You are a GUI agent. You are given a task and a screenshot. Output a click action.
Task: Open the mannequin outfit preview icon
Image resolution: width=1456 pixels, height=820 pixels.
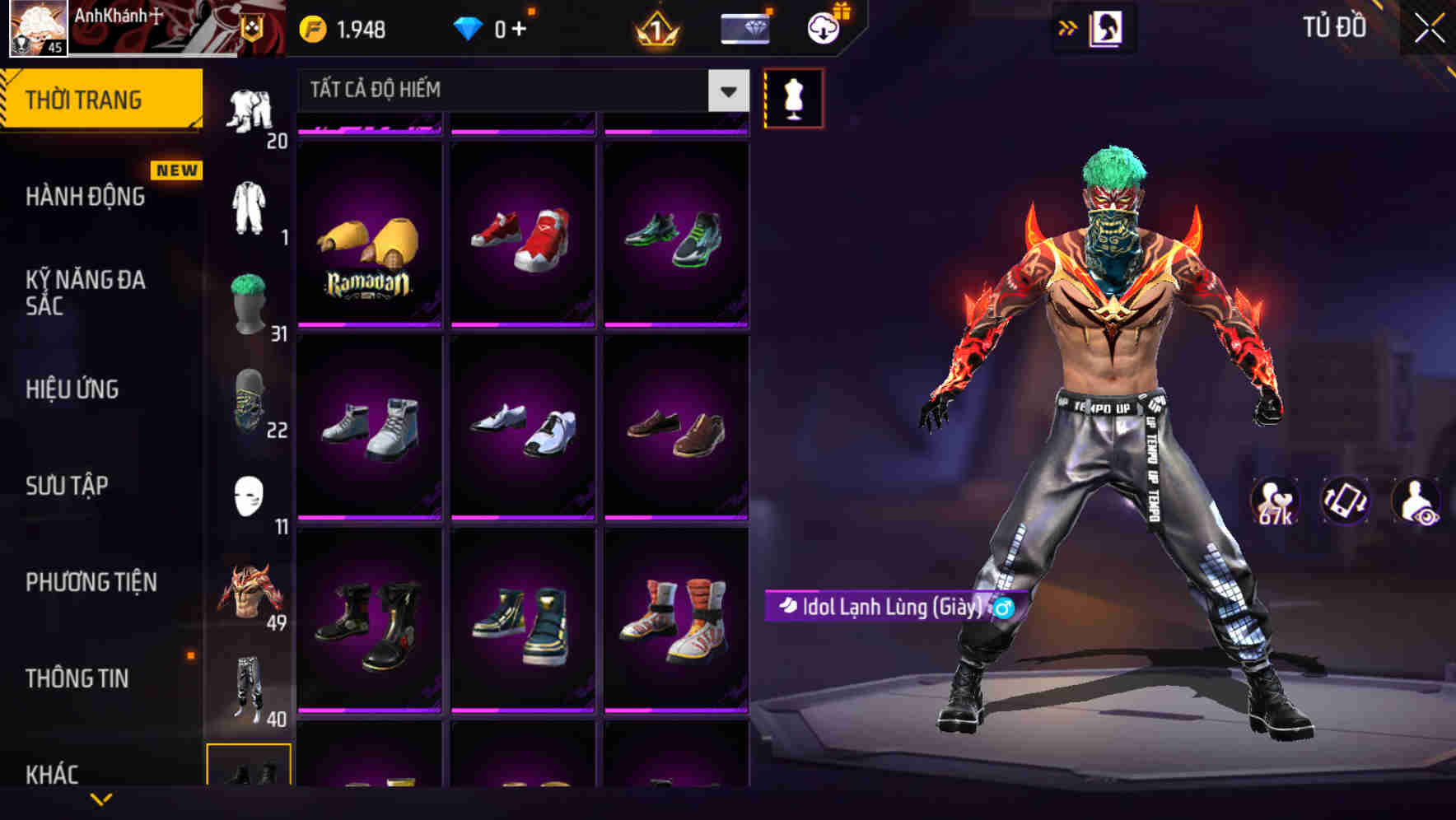pyautogui.click(x=793, y=97)
